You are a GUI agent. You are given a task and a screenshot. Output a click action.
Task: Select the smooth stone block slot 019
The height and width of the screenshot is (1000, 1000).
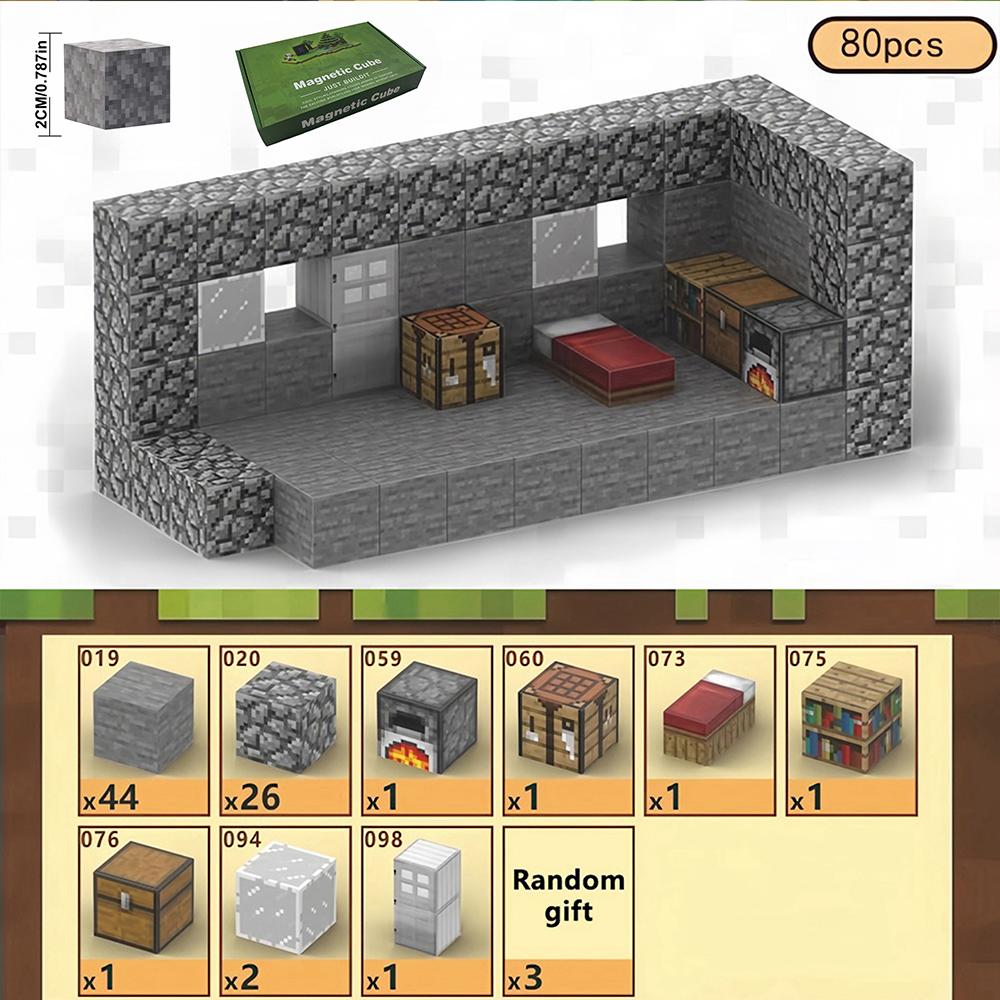click(143, 729)
